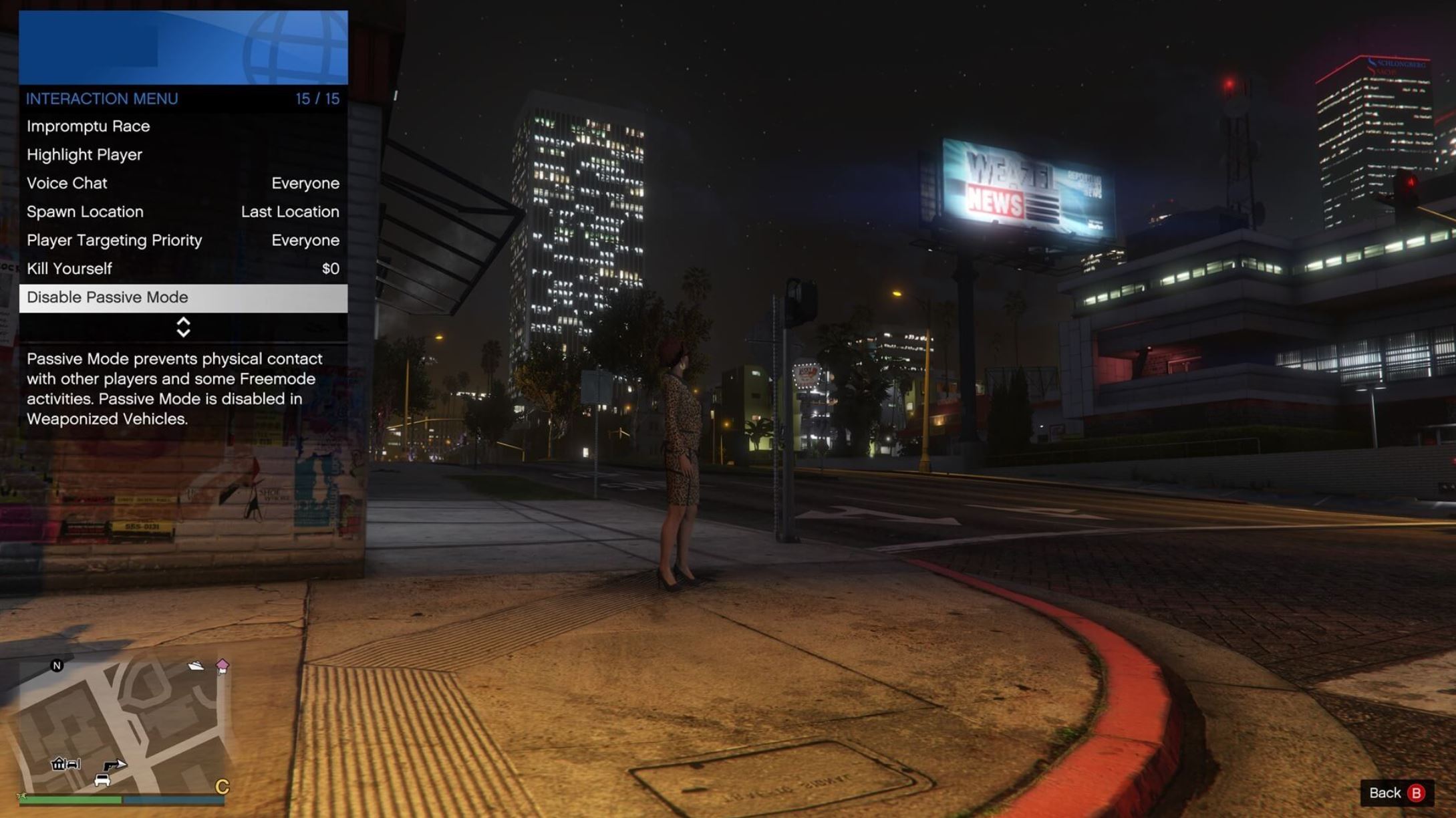Select the Interaction Menu header
Image resolution: width=1456 pixels, height=818 pixels.
[102, 98]
